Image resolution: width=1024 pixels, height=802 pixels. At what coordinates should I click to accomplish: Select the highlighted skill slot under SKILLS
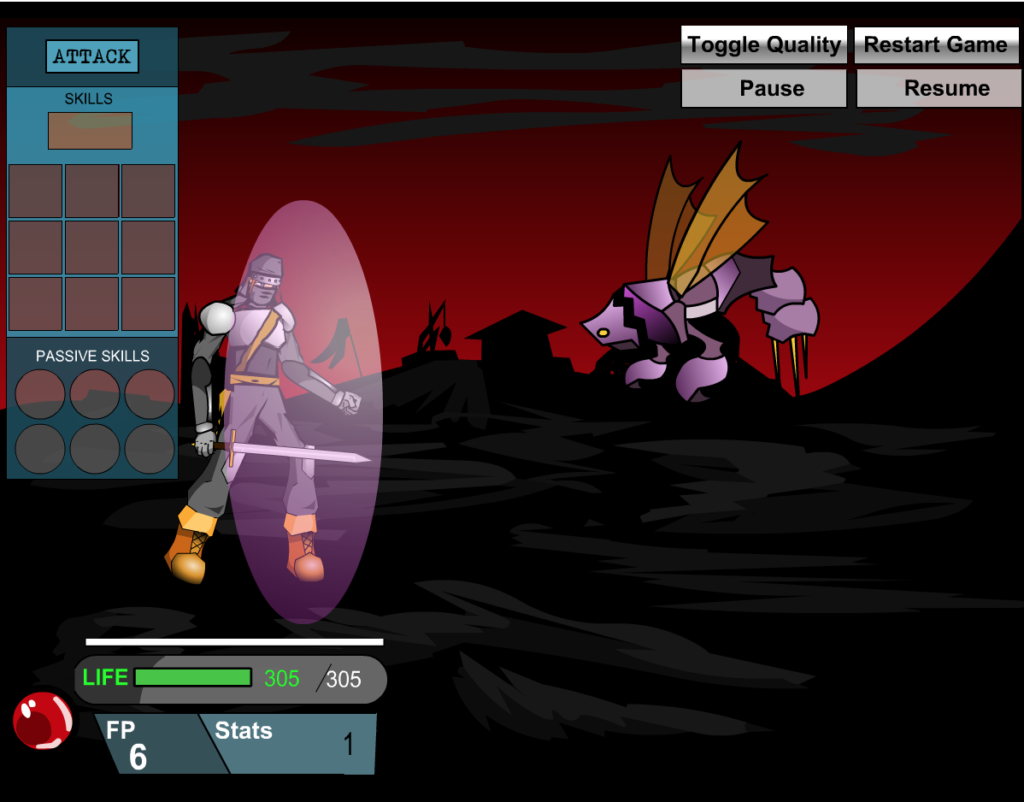[90, 131]
